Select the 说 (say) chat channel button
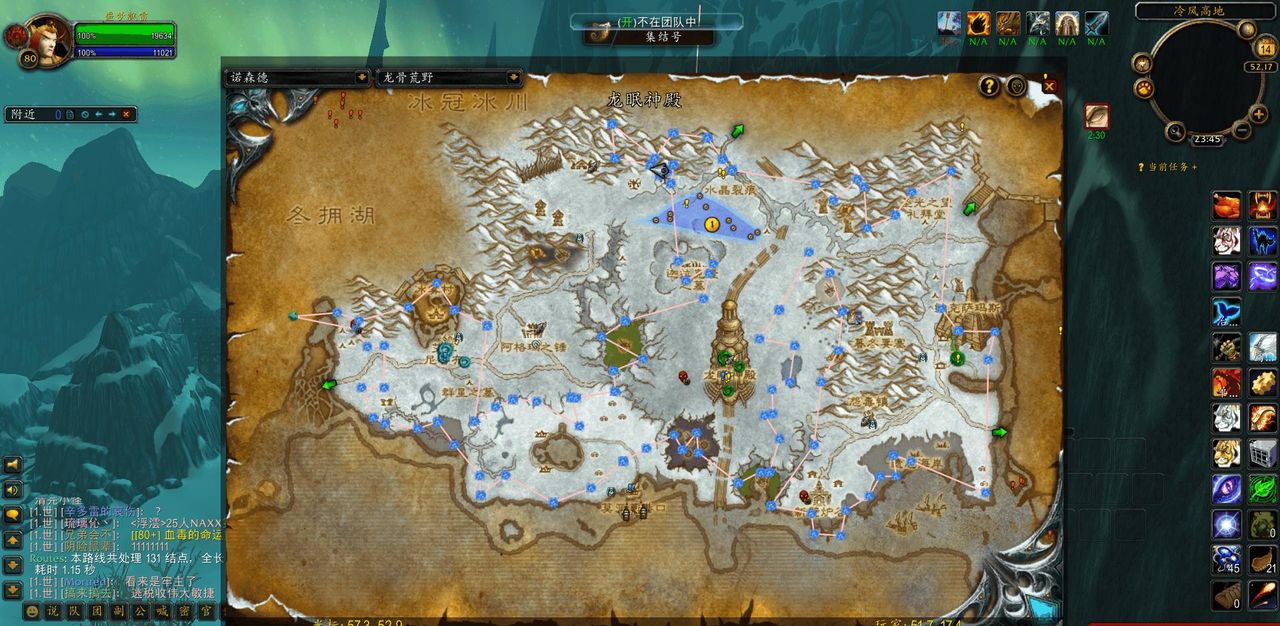The width and height of the screenshot is (1280, 626). click(x=53, y=611)
